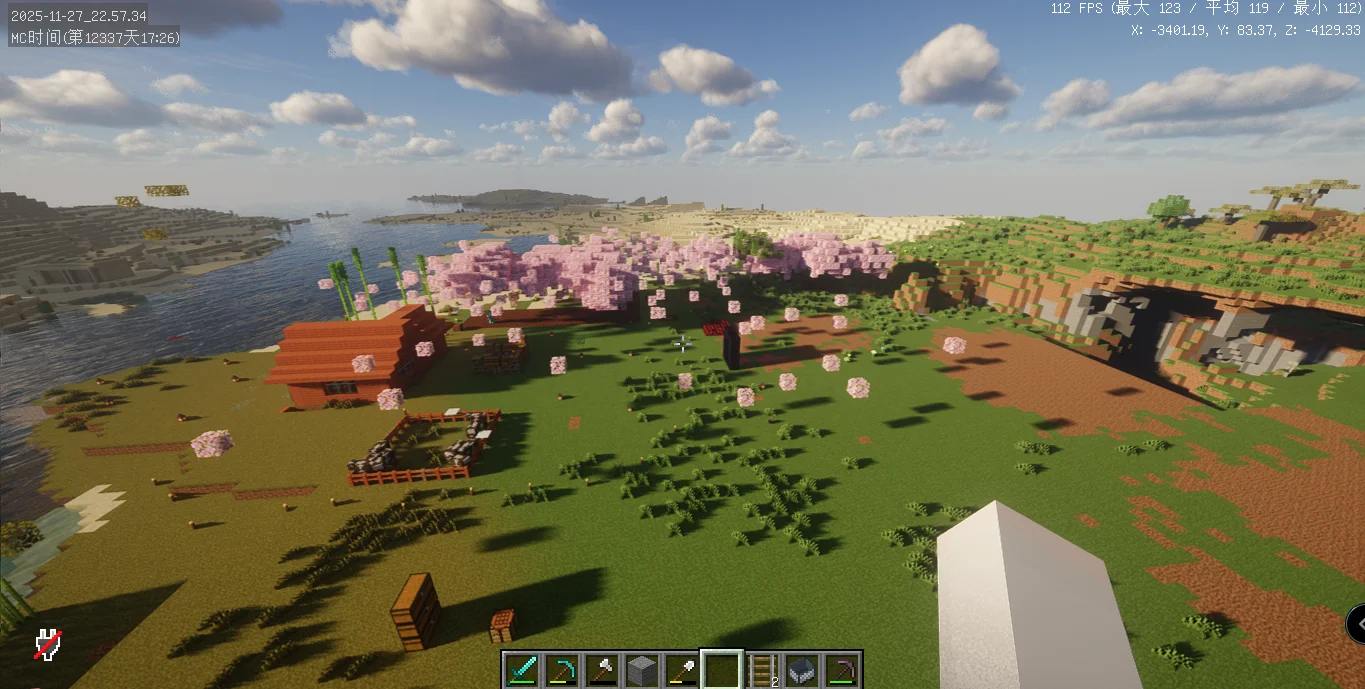This screenshot has height=689, width=1365.
Task: Select the diamond sword hotbar slot
Action: coord(521,669)
